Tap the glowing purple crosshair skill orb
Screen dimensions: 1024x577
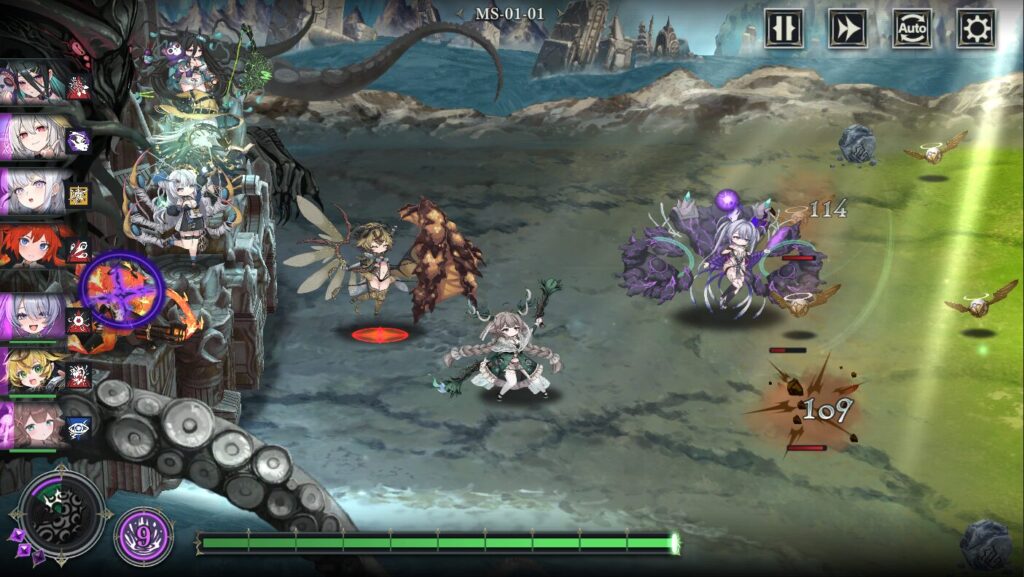point(121,289)
